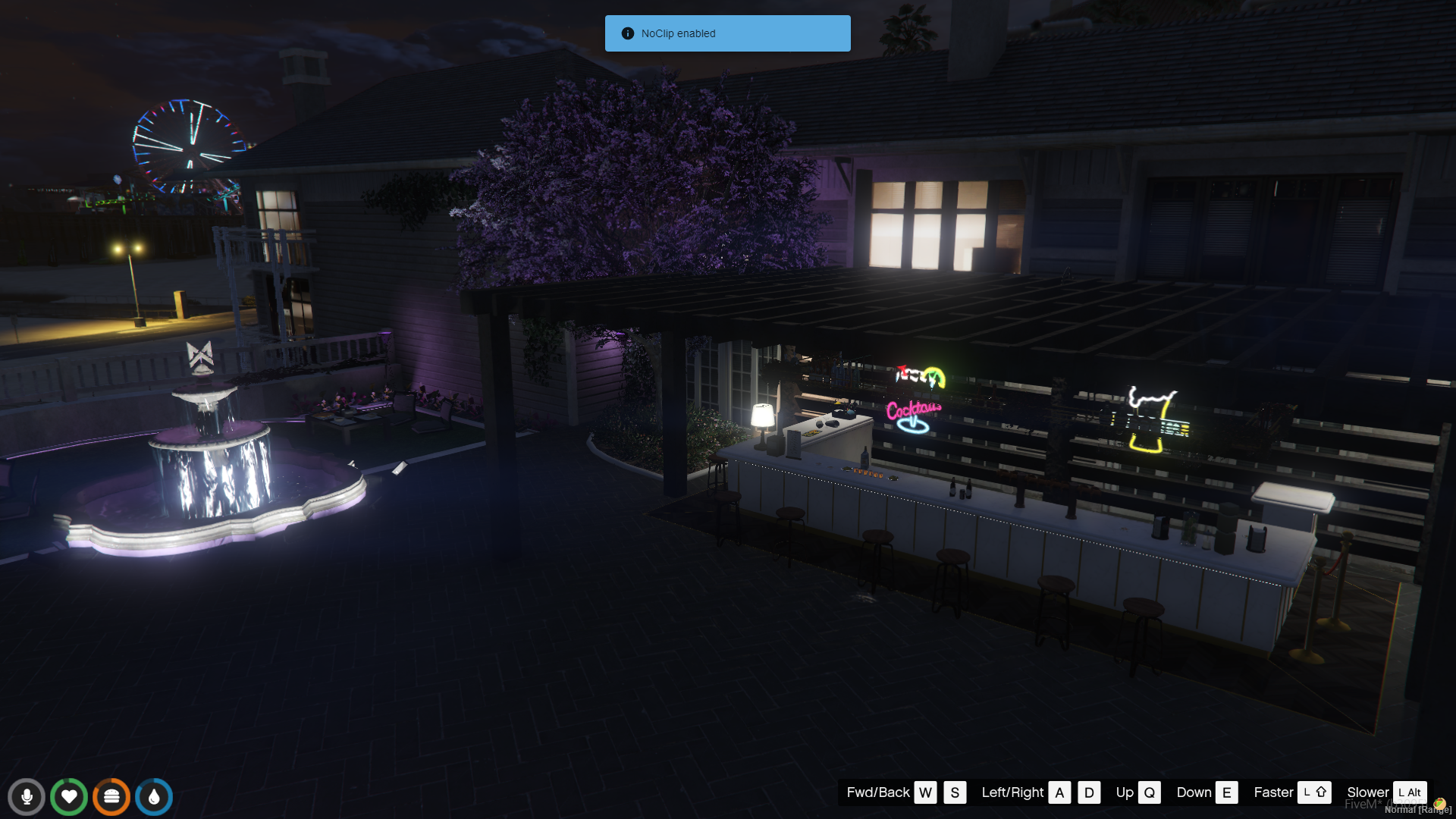Click the microphone voice status icon

pyautogui.click(x=27, y=797)
